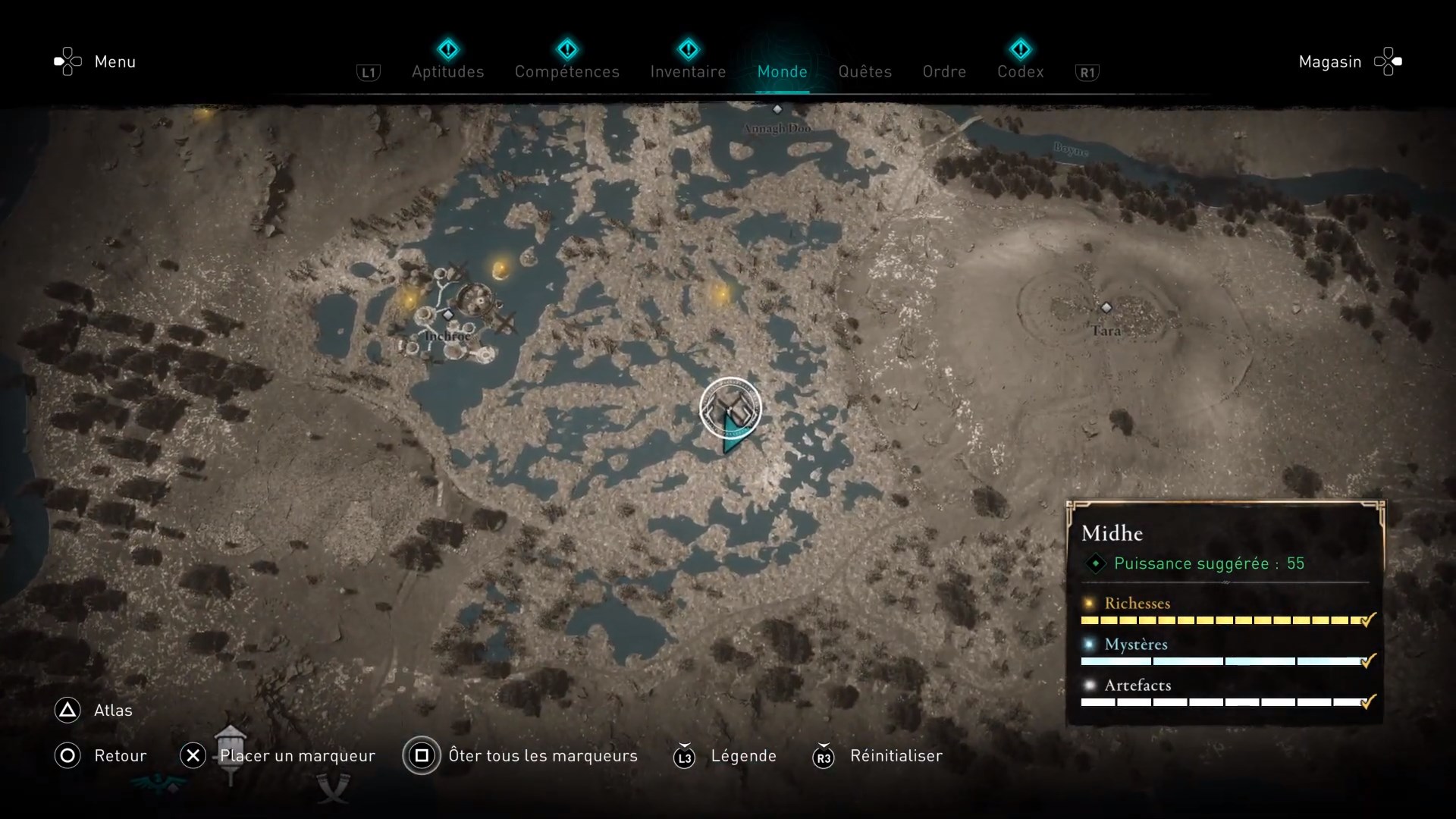Select the raven icon at the bottom left
Viewport: 1456px width, 819px height.
[155, 781]
